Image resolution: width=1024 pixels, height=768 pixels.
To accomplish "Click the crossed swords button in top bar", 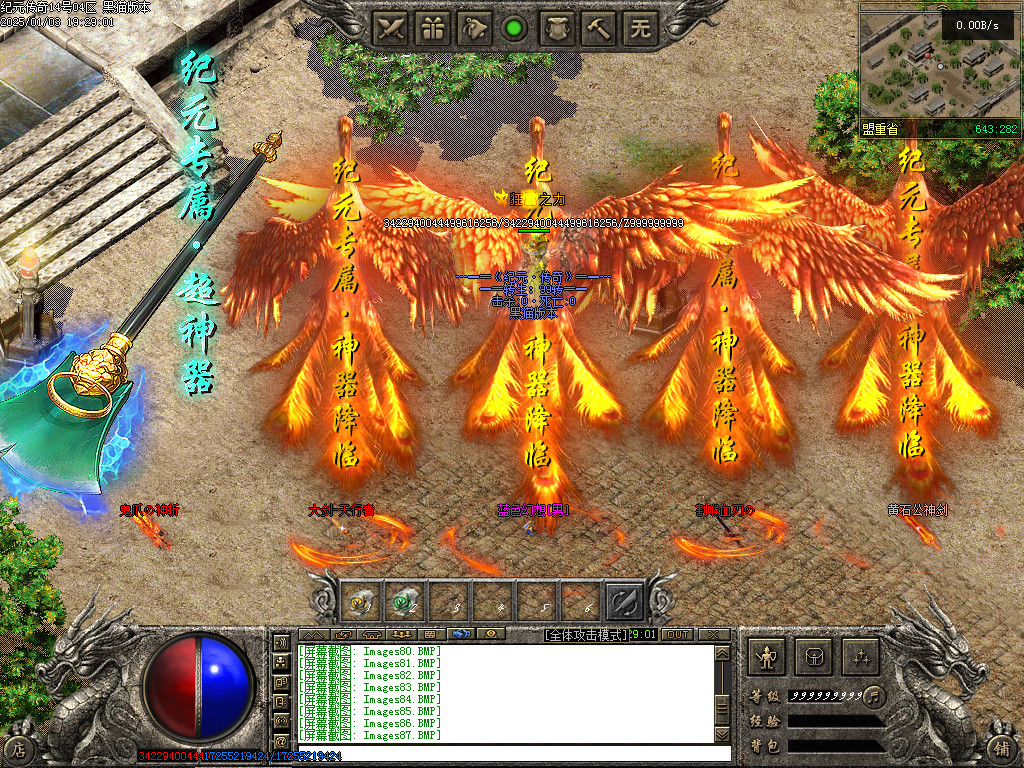I will (391, 28).
